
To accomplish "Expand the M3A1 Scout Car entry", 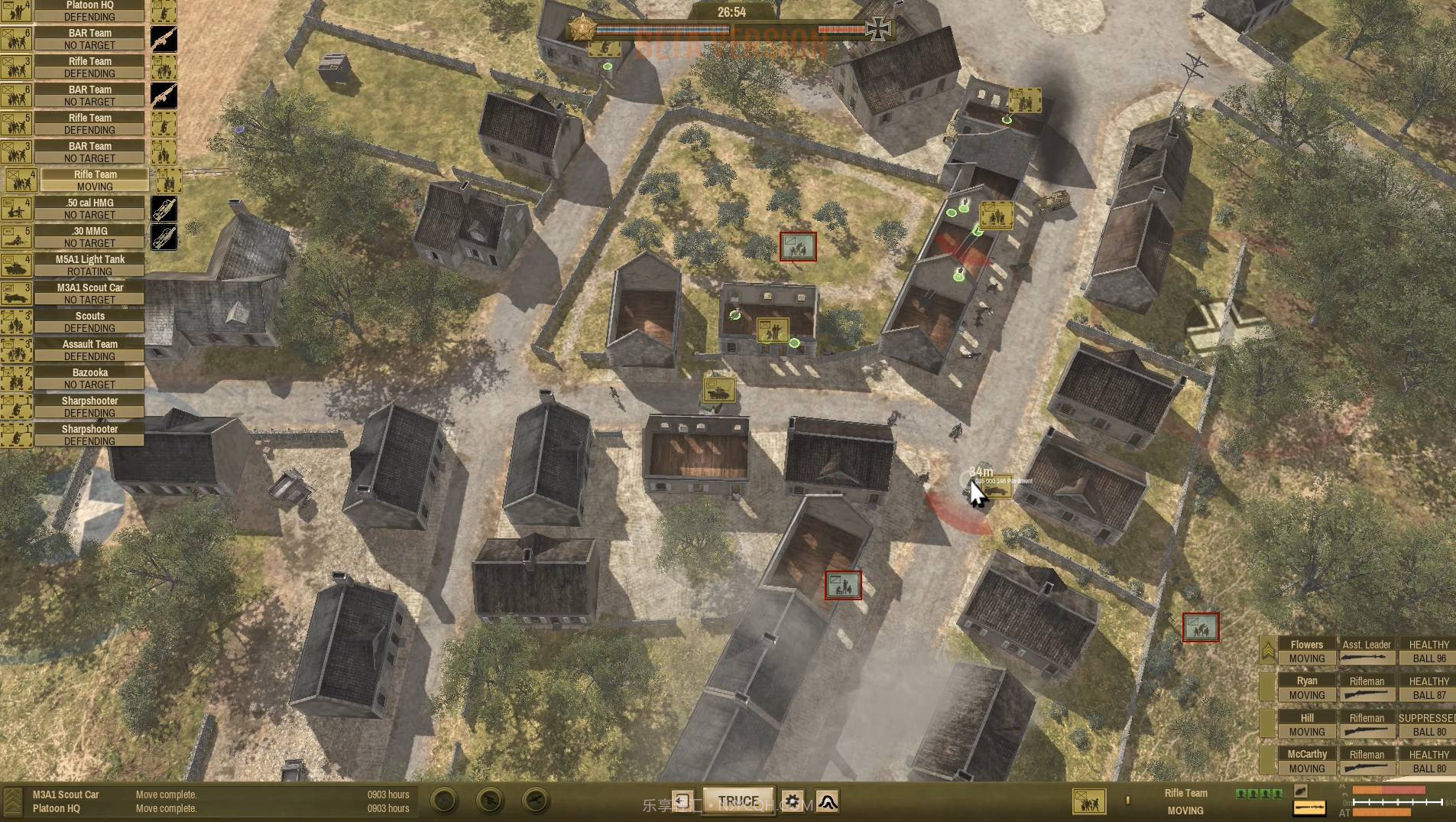I will coord(89,293).
